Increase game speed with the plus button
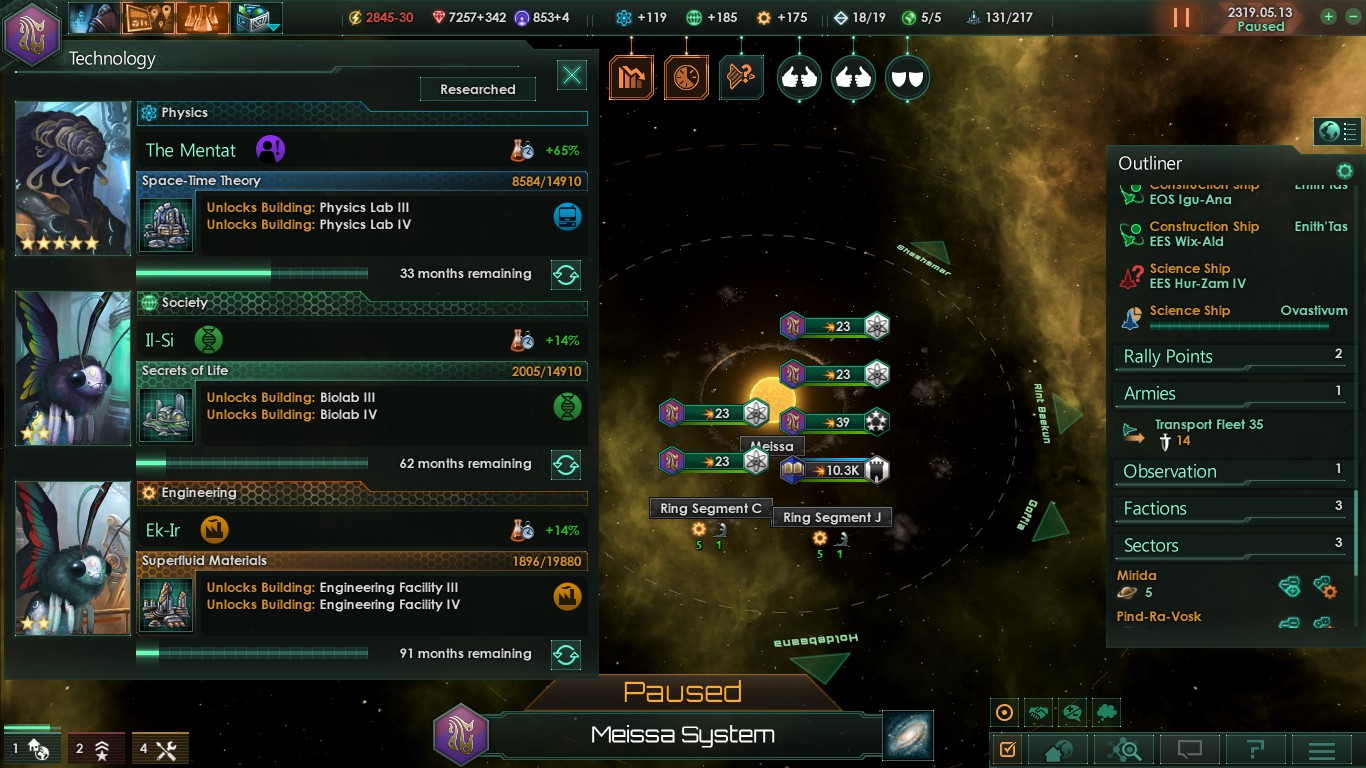 pyautogui.click(x=1328, y=17)
